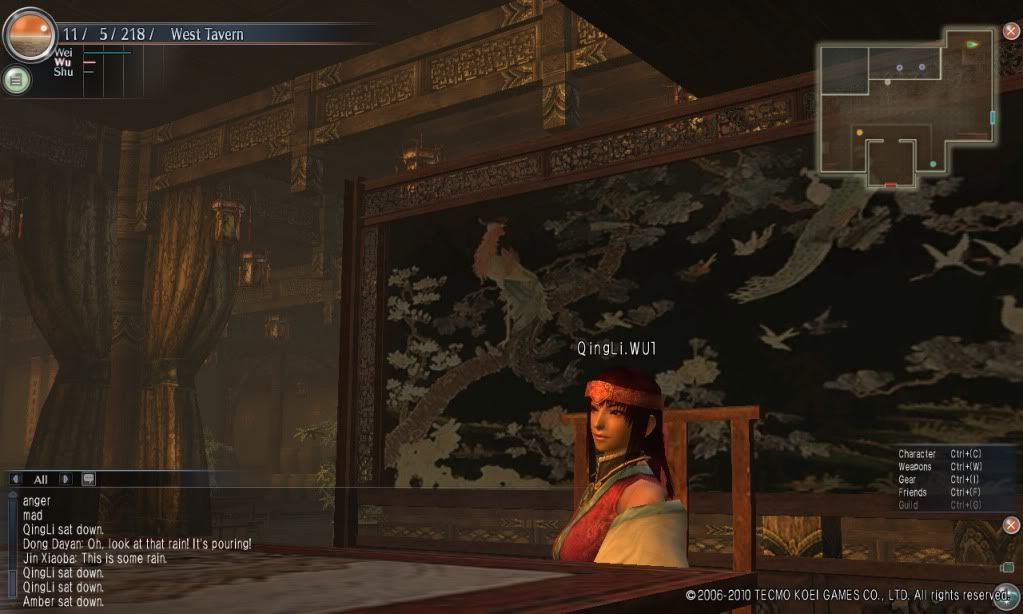Screen dimensions: 1023x614
Task: Open the Weapons menu entry
Action: pos(915,467)
